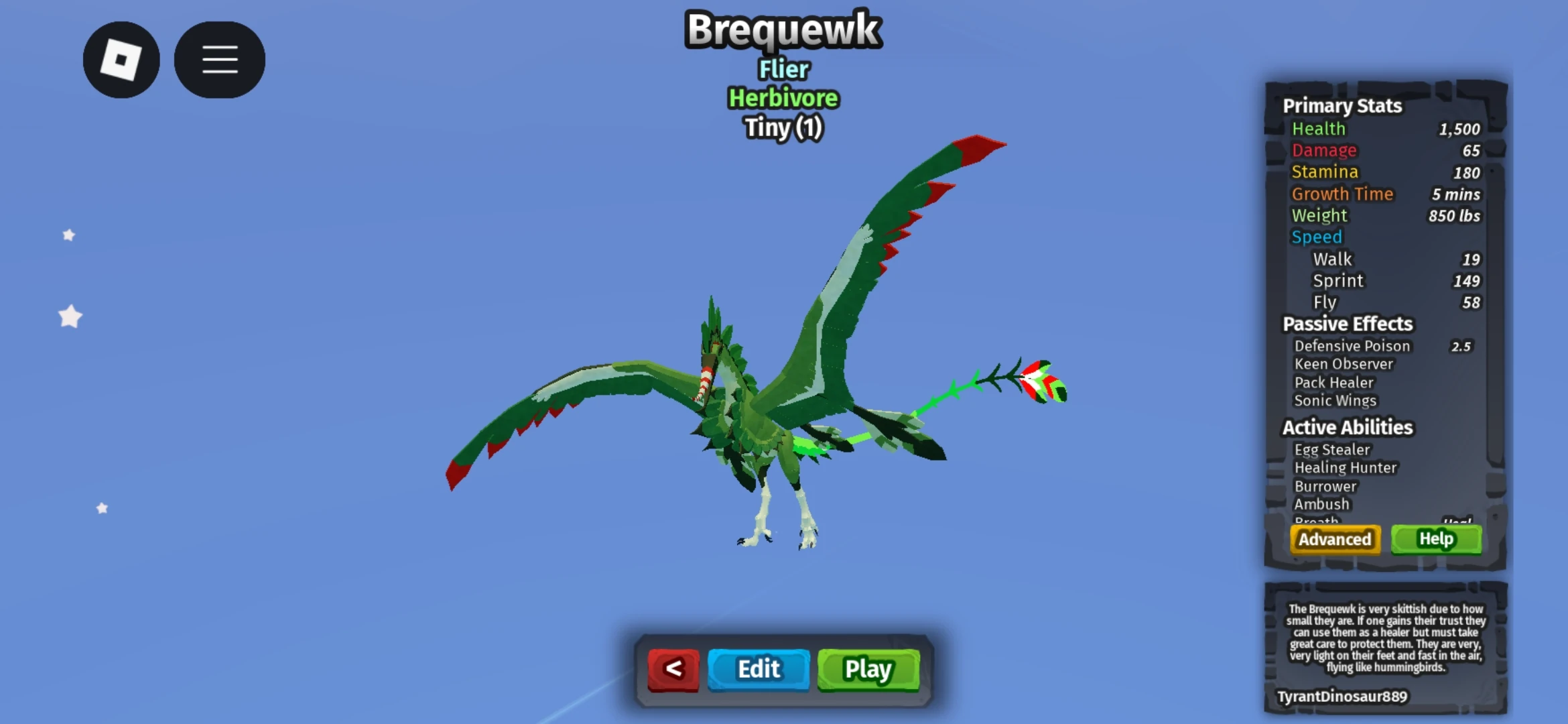Open the Primary Stats header
1568x724 pixels.
point(1343,106)
